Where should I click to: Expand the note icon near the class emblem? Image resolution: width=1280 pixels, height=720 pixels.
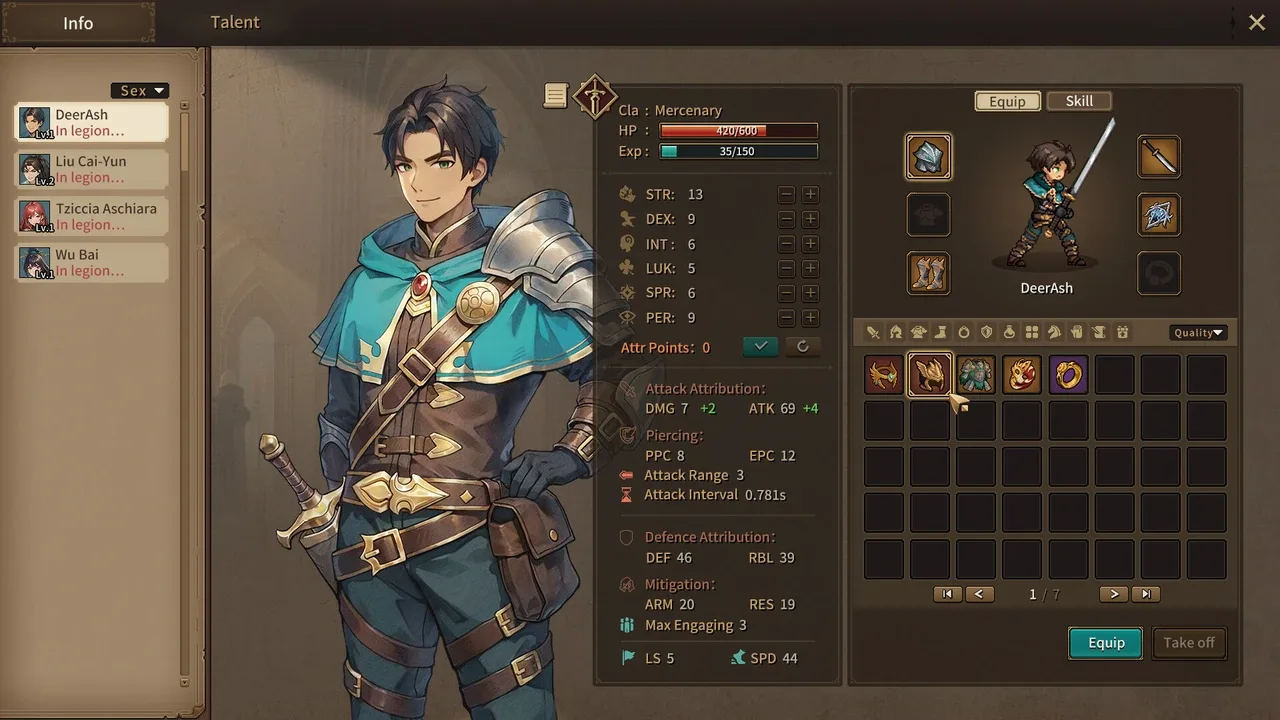click(556, 95)
